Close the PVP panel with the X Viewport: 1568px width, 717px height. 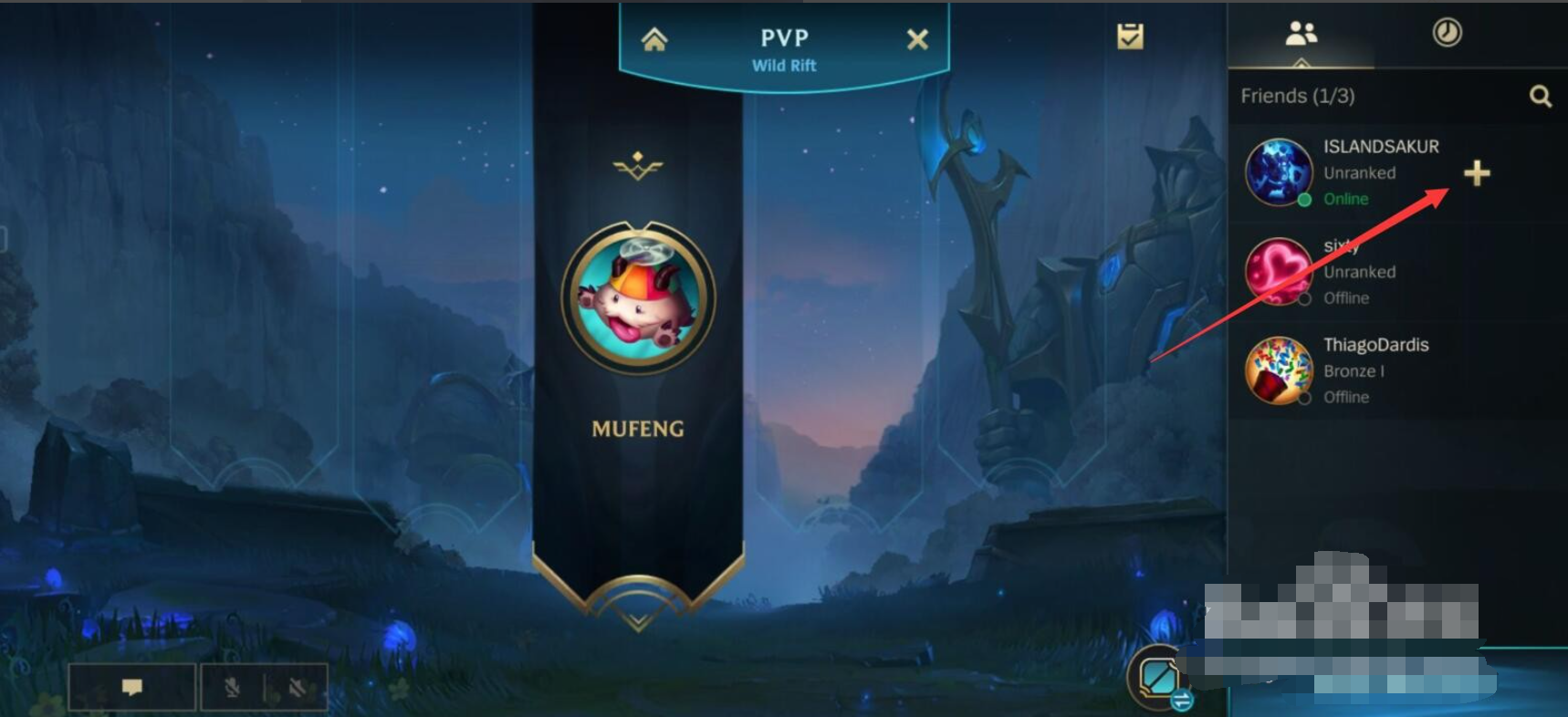[917, 38]
